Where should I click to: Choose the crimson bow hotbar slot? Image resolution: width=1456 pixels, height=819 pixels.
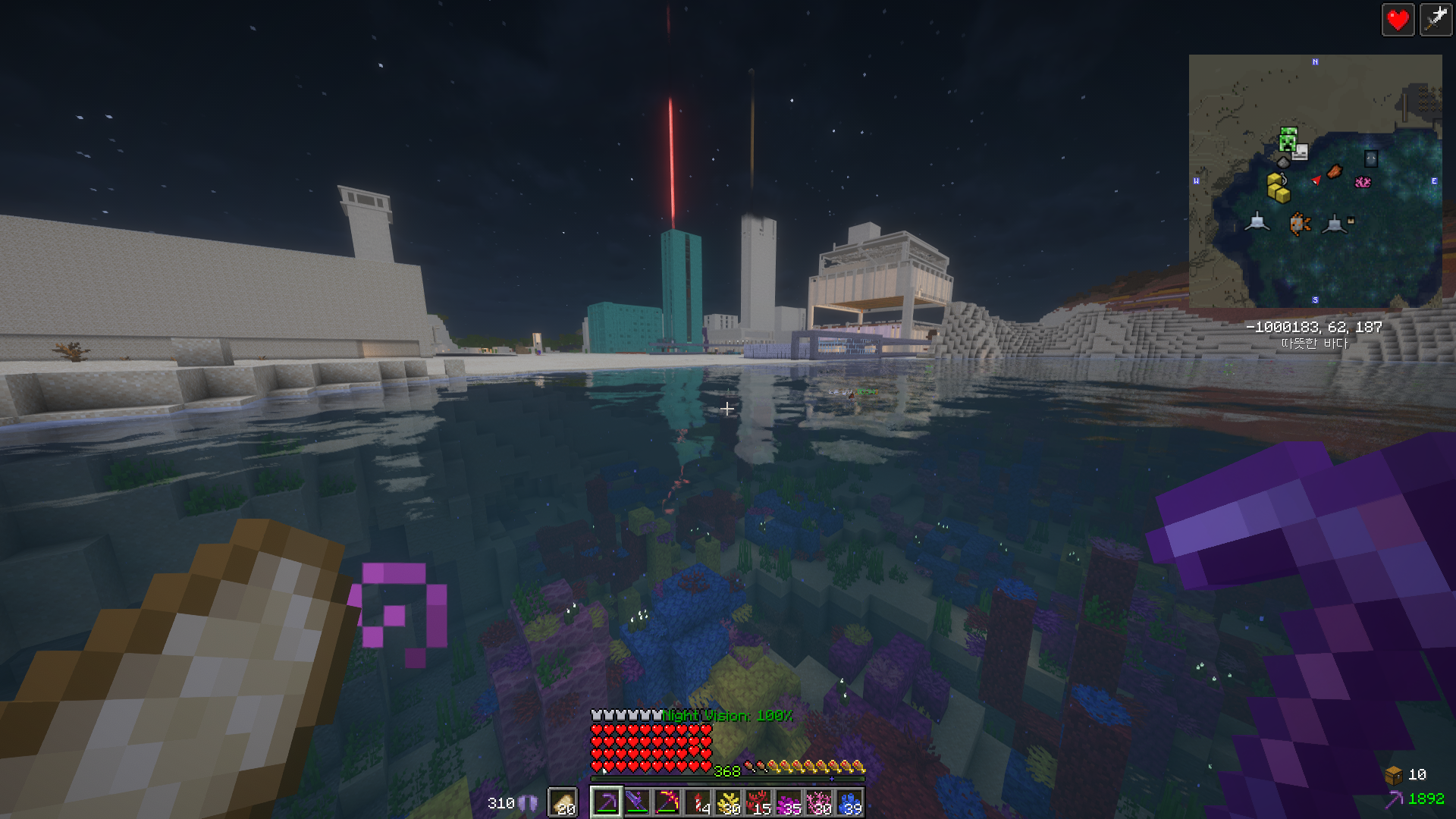(667, 802)
